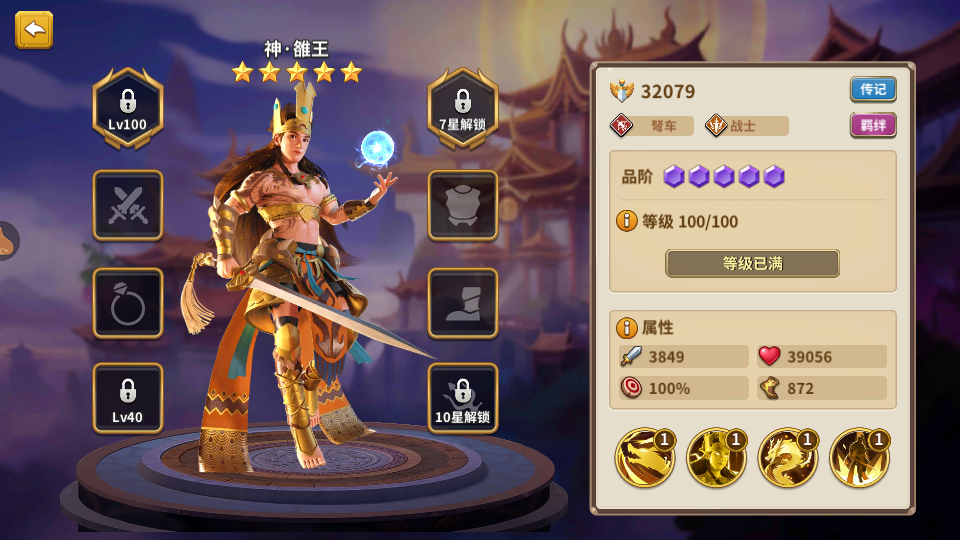
Task: Open the 羁绊 bonds button
Action: pos(873,125)
